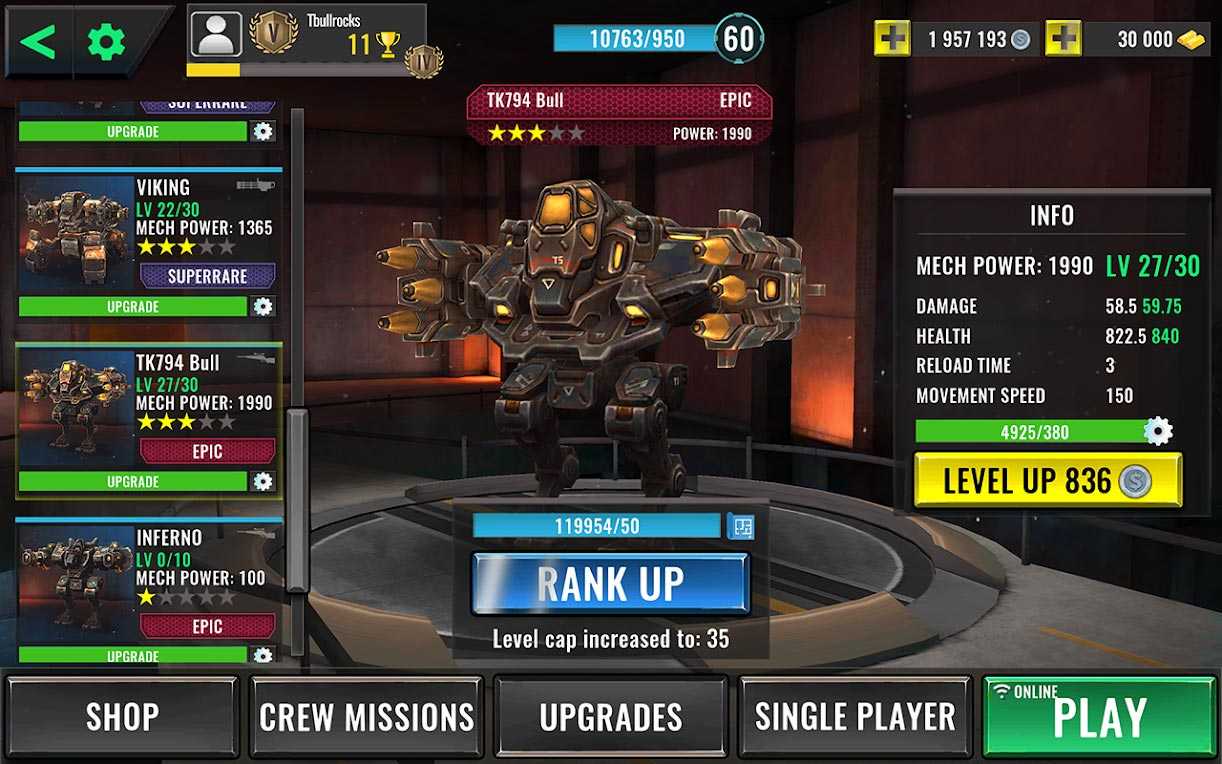Click the blueprint icon beside rank progress bar
Viewport: 1222px width, 764px height.
[x=741, y=526]
